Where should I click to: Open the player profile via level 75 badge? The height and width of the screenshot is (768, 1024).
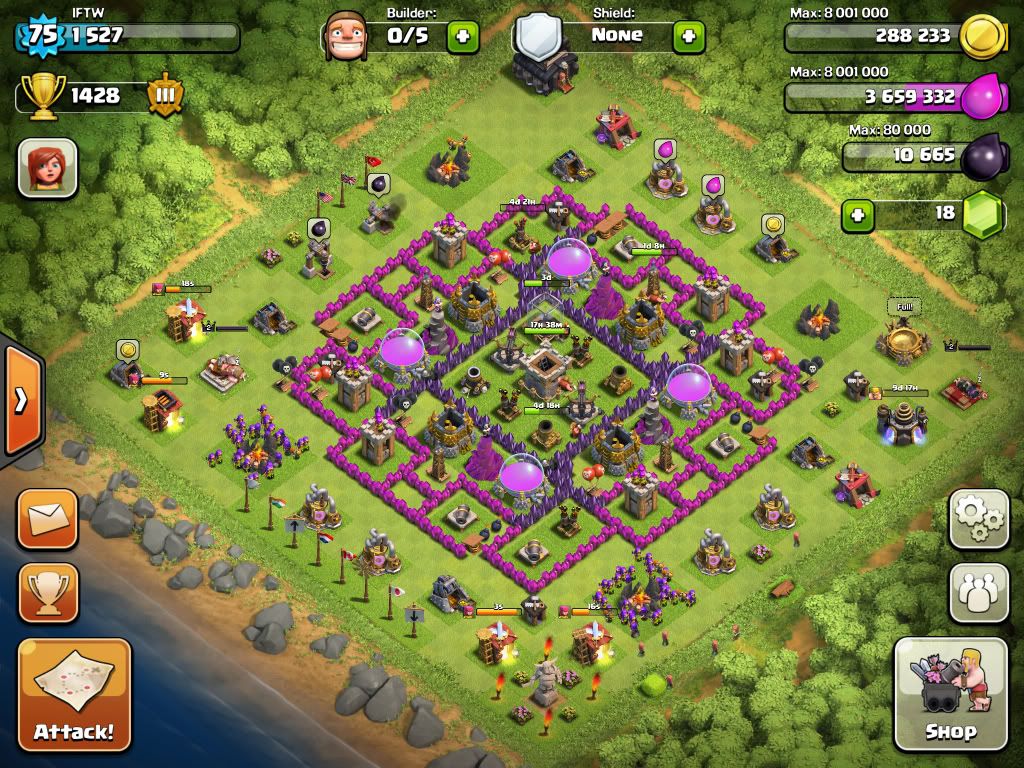[x=40, y=36]
